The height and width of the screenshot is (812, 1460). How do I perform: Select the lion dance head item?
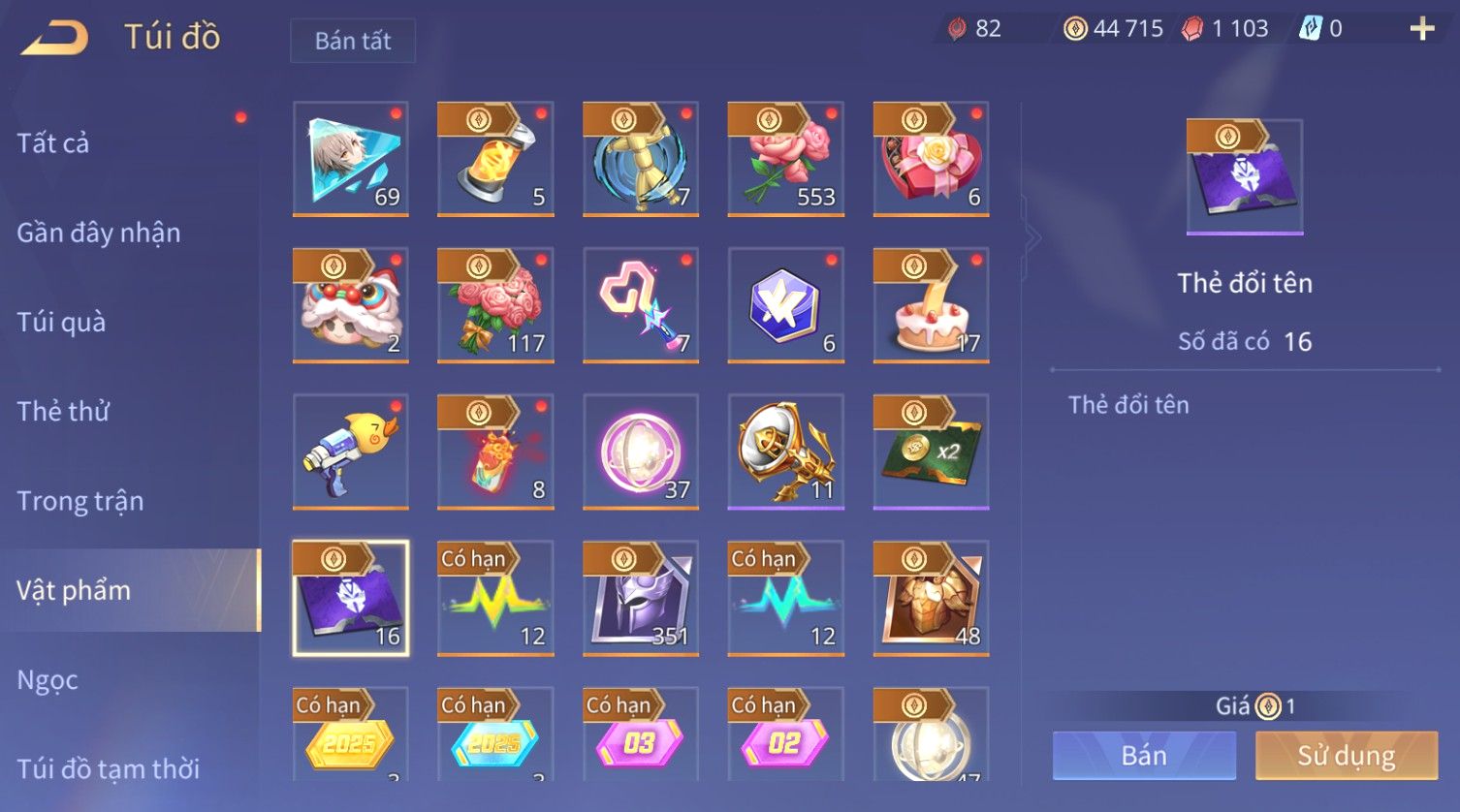point(350,305)
